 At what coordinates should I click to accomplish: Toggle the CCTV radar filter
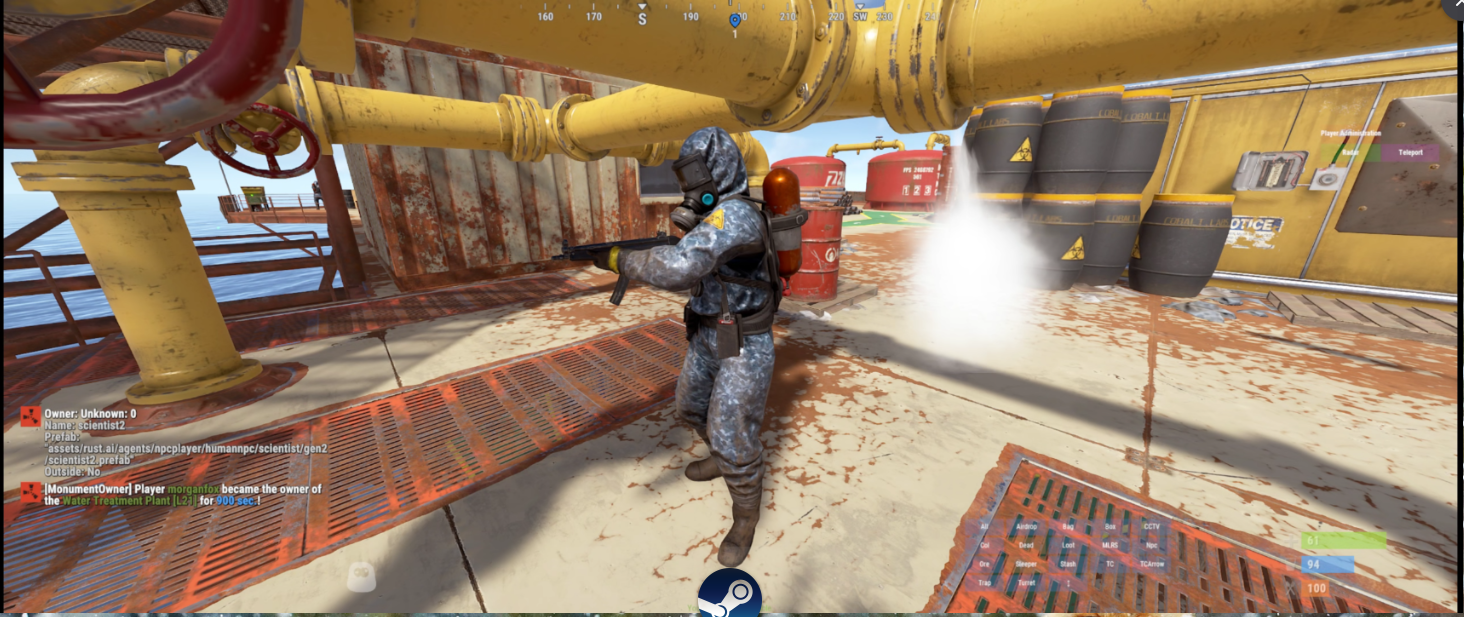tap(1152, 526)
